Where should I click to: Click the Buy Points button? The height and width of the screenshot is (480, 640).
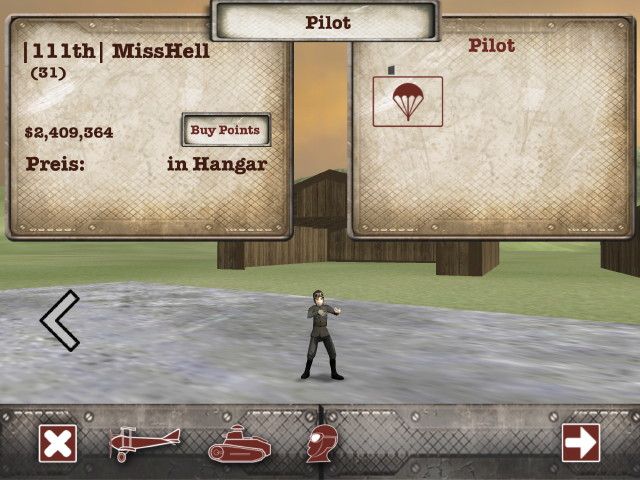coord(225,130)
